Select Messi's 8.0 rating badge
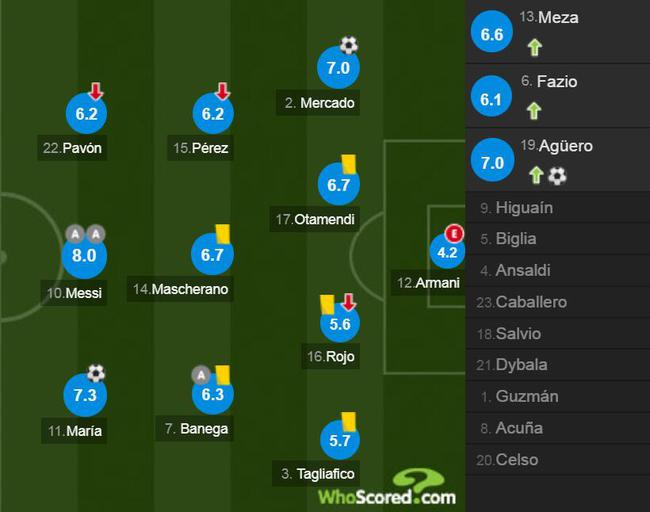Image resolution: width=650 pixels, height=512 pixels. pyautogui.click(x=83, y=256)
